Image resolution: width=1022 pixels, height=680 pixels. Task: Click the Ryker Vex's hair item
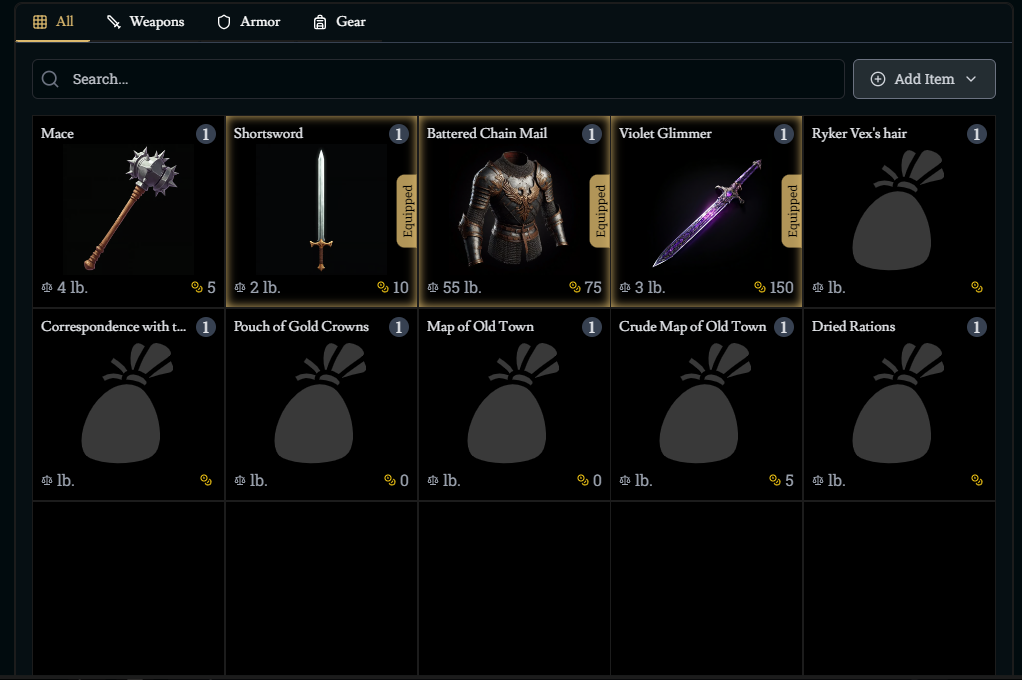pyautogui.click(x=899, y=211)
